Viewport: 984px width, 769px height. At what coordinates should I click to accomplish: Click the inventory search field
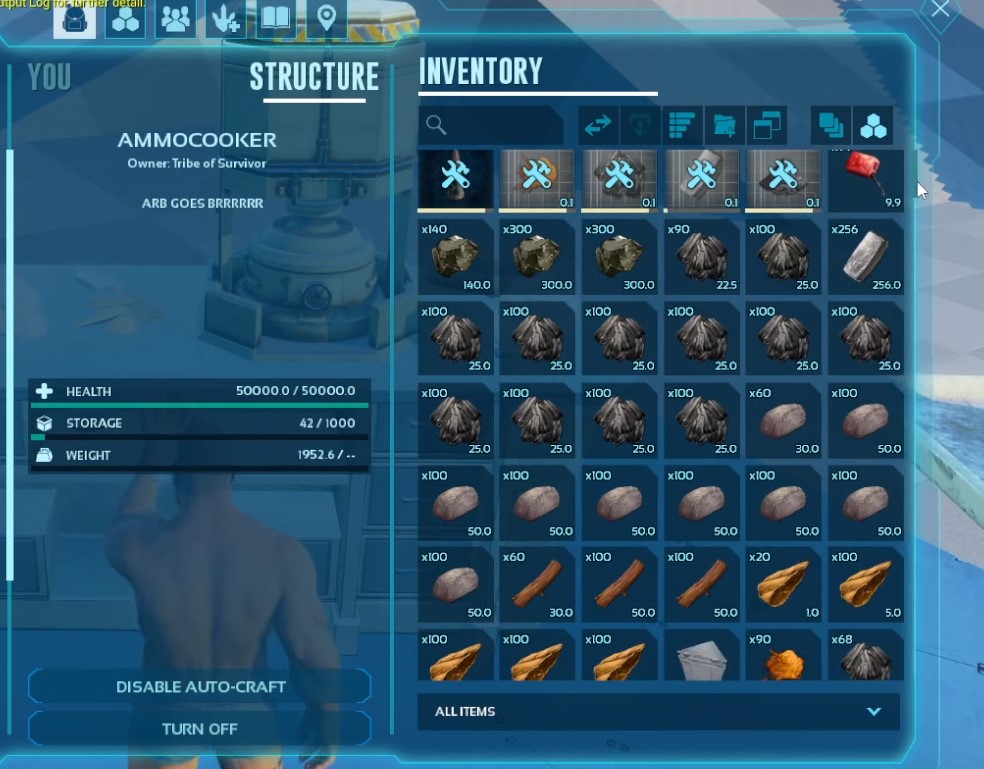(492, 125)
